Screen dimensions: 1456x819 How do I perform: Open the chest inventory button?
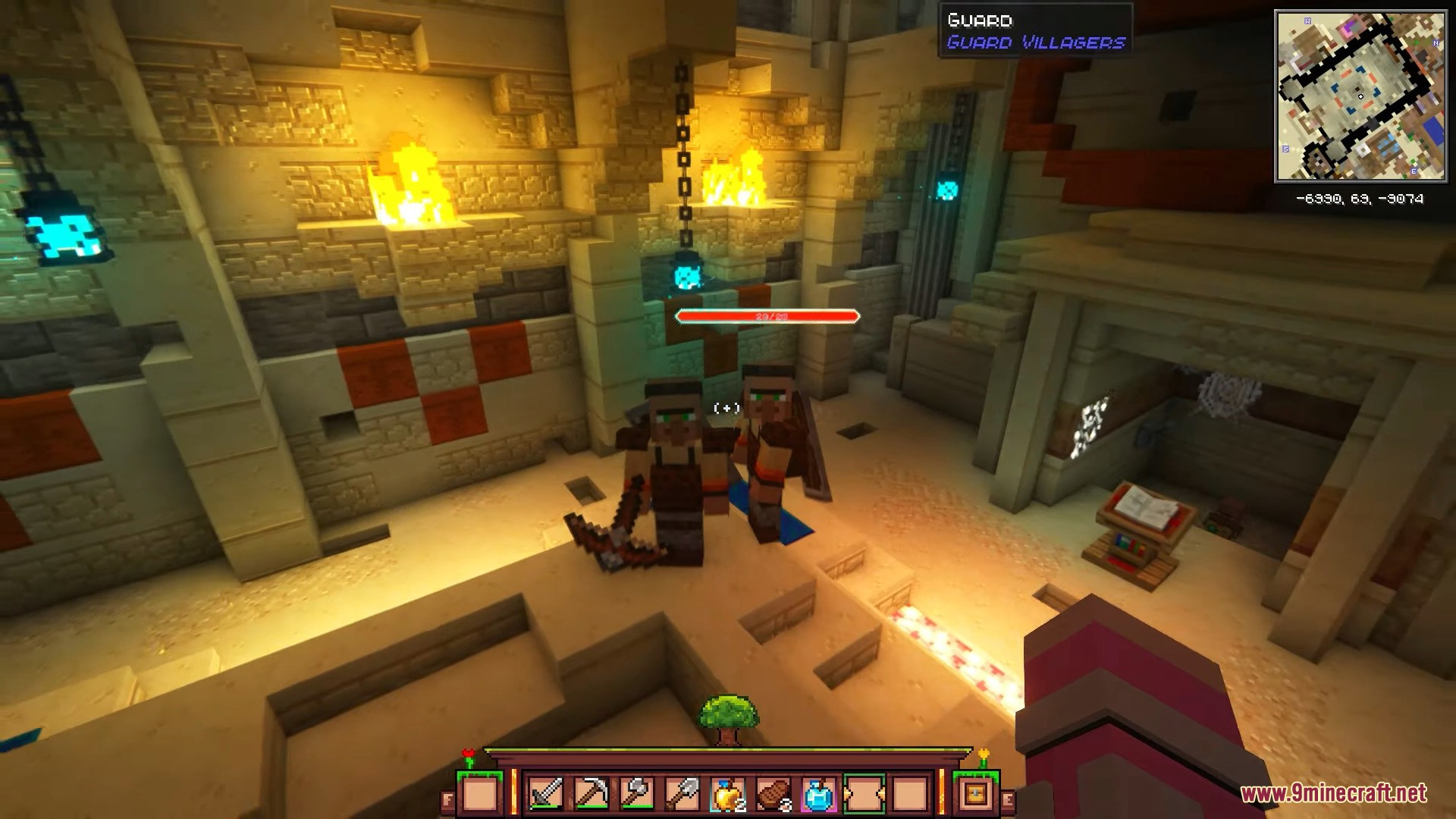(975, 794)
